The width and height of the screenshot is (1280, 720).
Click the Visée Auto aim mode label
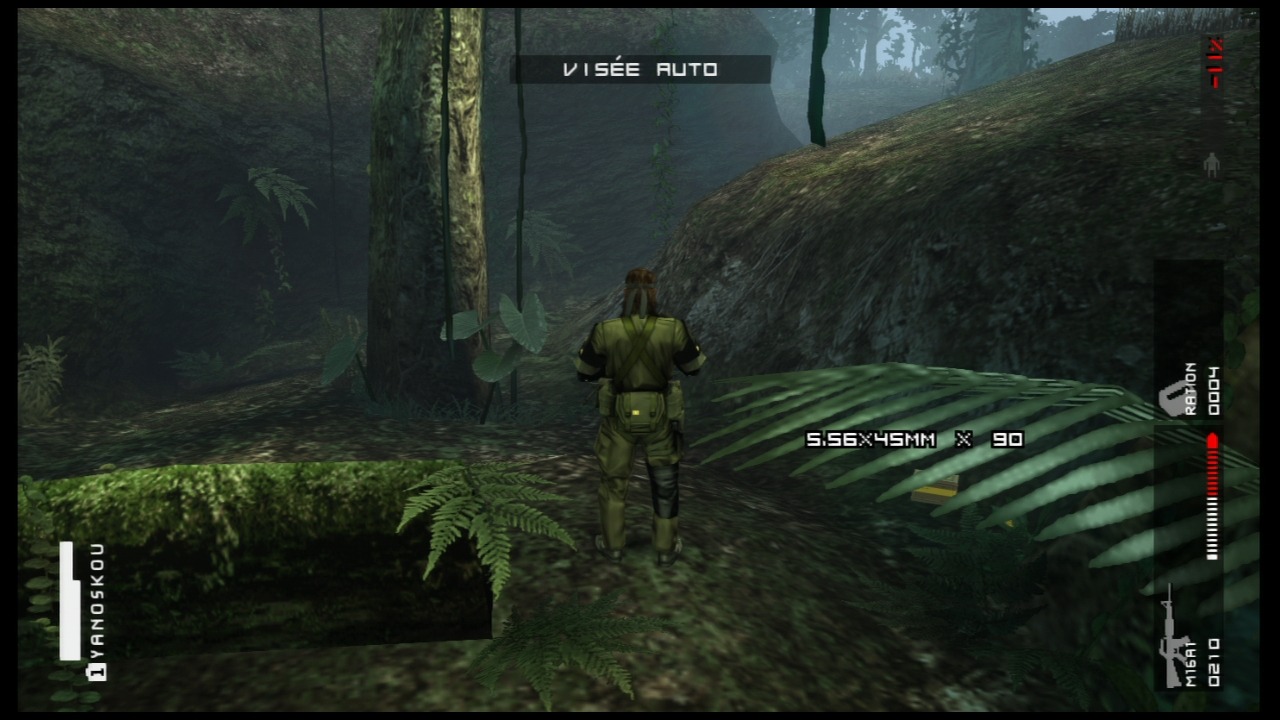click(640, 69)
